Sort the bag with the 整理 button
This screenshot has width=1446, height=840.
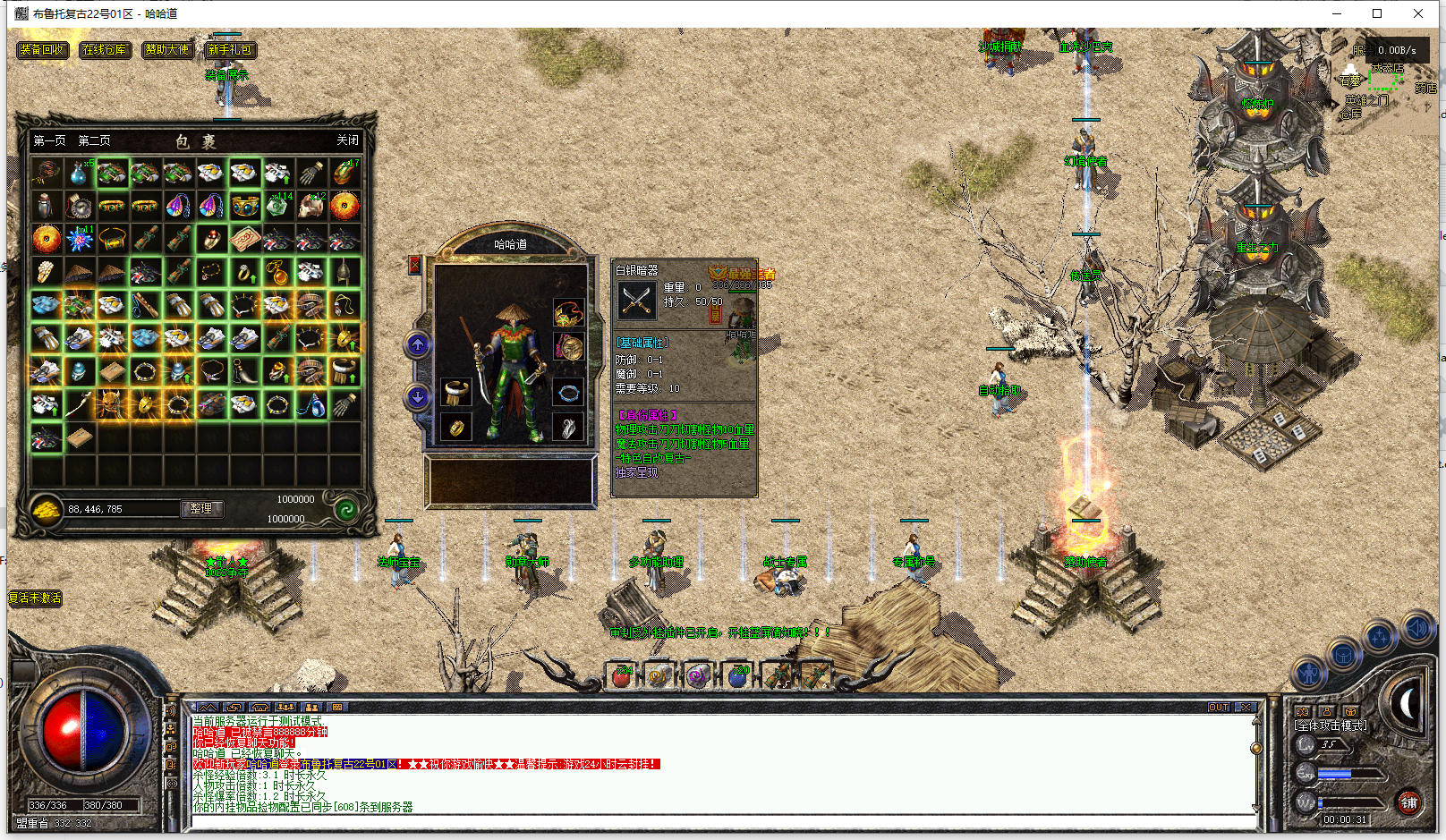click(201, 508)
